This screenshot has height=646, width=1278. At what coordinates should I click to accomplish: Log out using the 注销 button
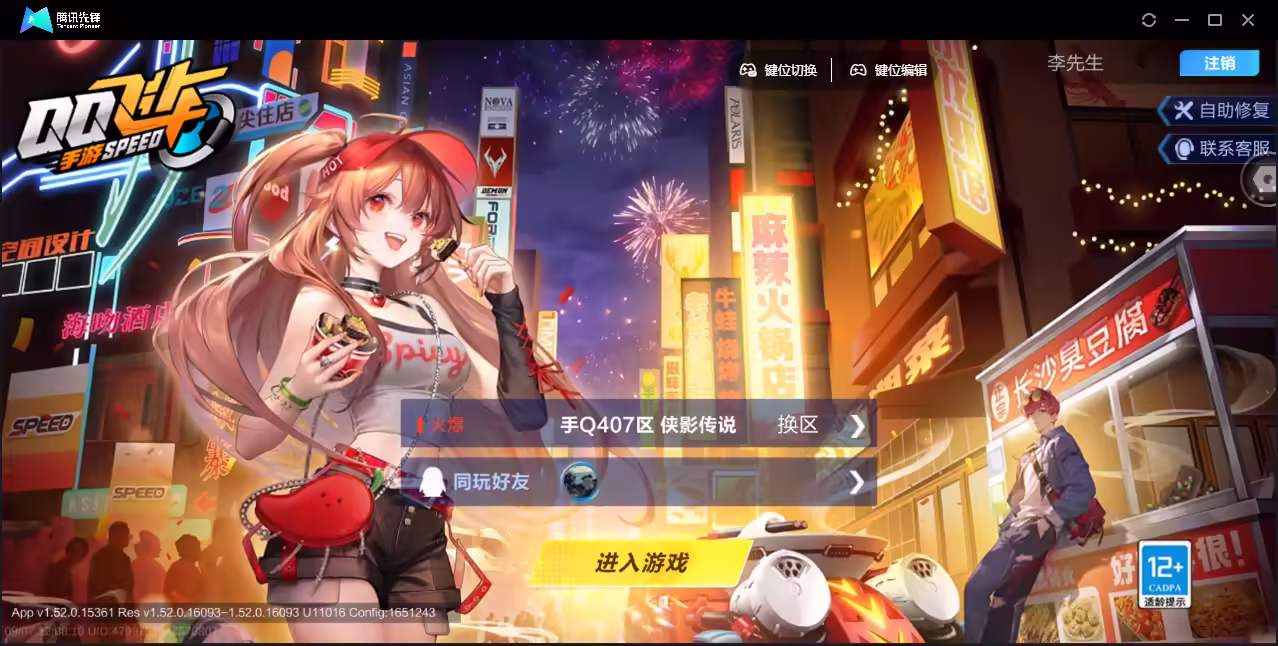click(x=1219, y=63)
